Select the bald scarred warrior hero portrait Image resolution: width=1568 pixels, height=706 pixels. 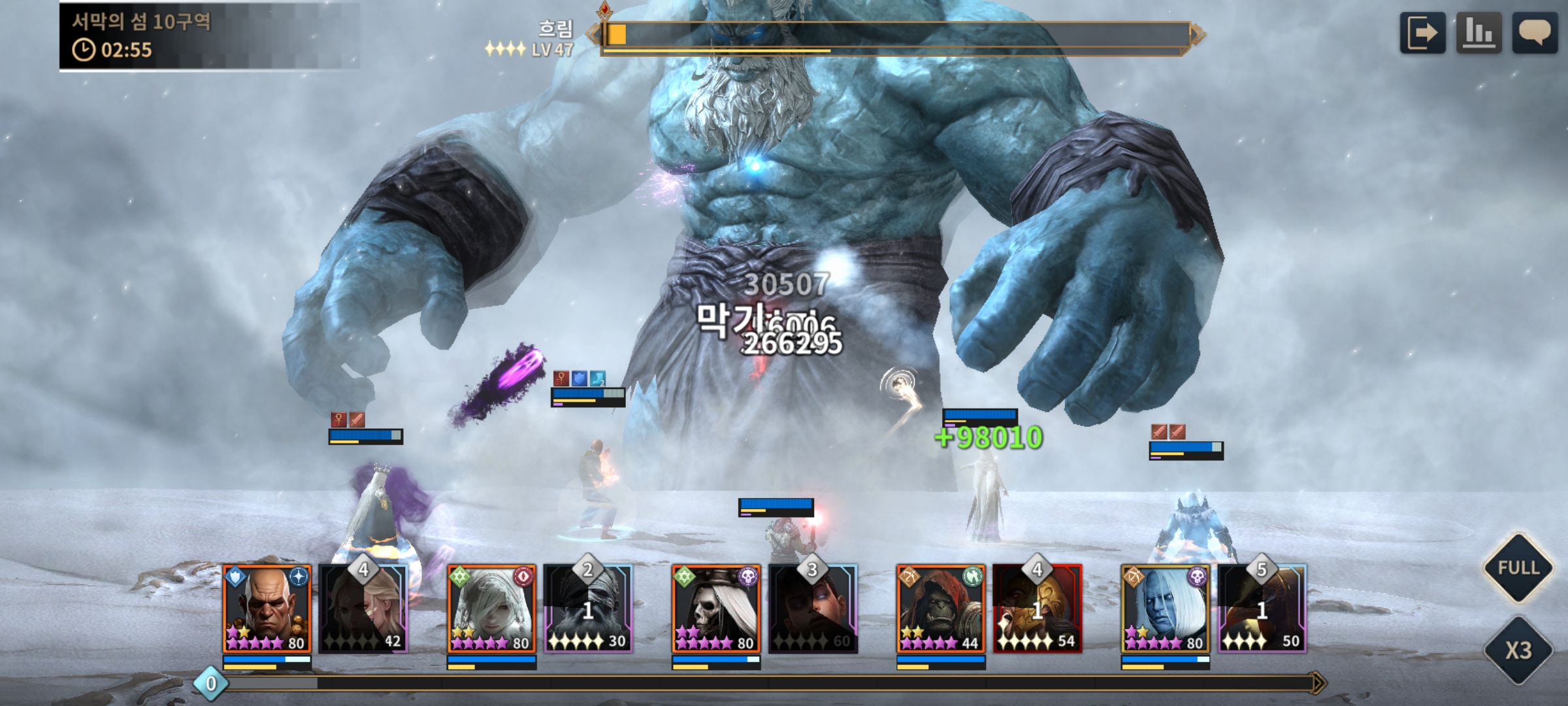(x=267, y=609)
